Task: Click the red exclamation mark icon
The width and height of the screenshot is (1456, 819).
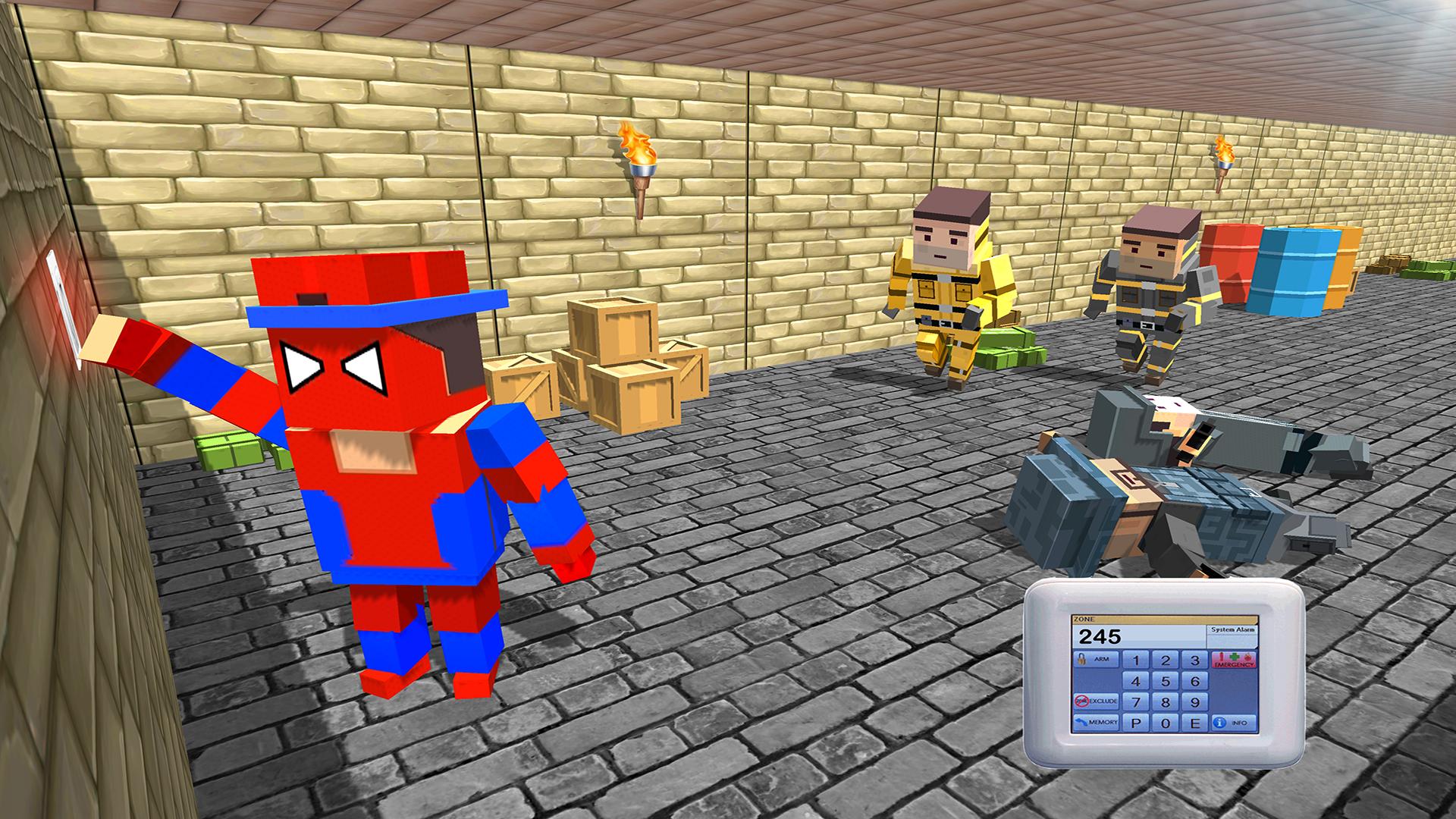Action: [x=1223, y=657]
